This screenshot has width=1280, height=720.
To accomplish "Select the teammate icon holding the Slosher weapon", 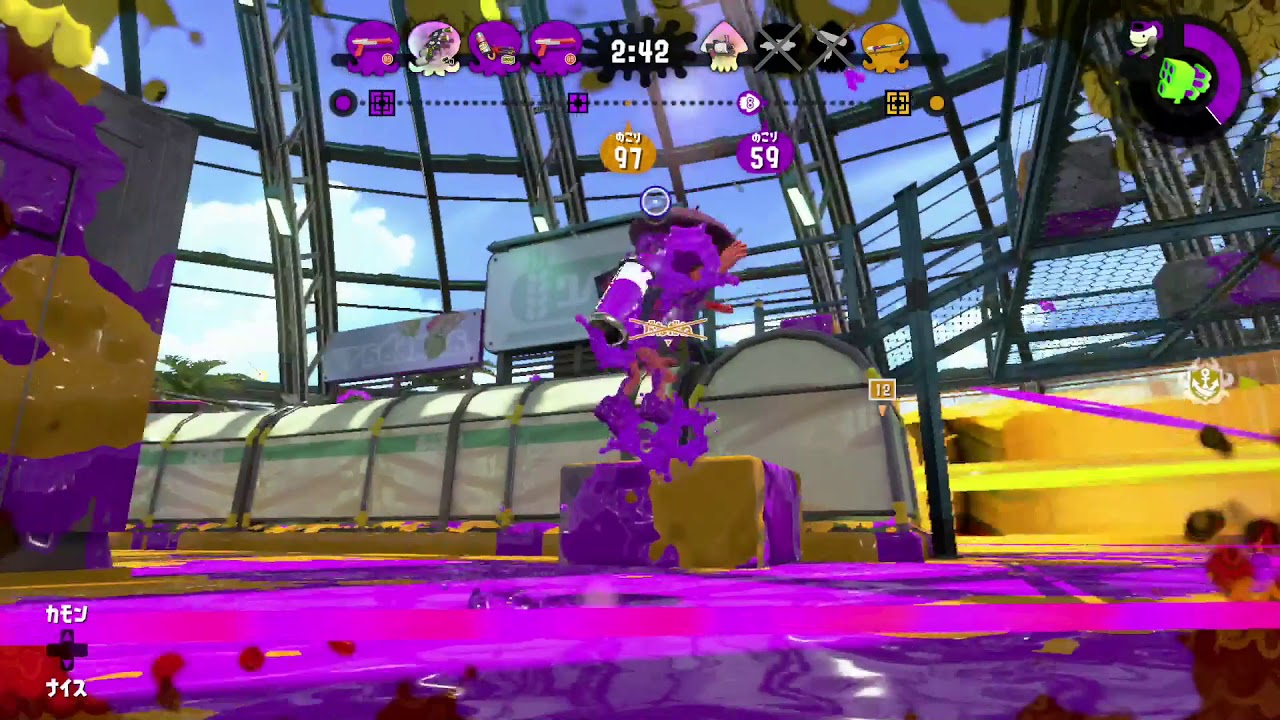I will click(493, 49).
